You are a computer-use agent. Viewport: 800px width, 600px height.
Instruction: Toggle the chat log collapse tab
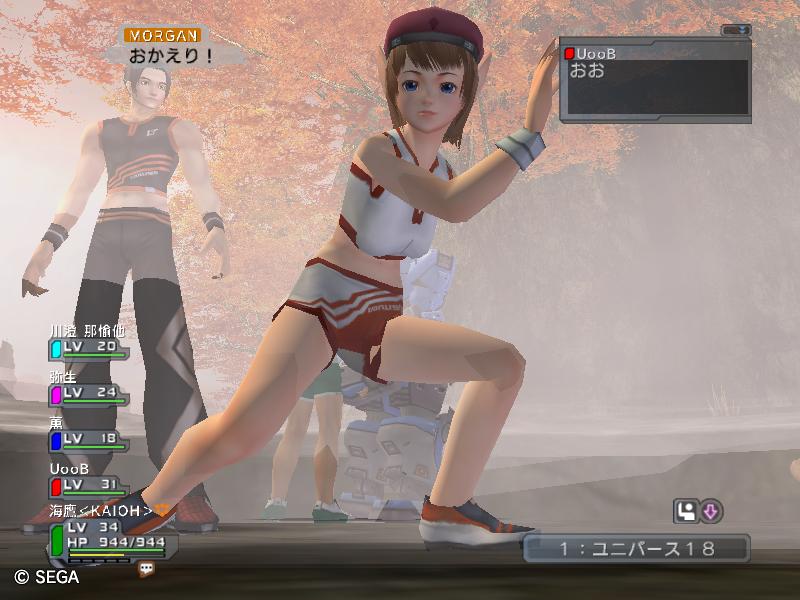(x=736, y=30)
